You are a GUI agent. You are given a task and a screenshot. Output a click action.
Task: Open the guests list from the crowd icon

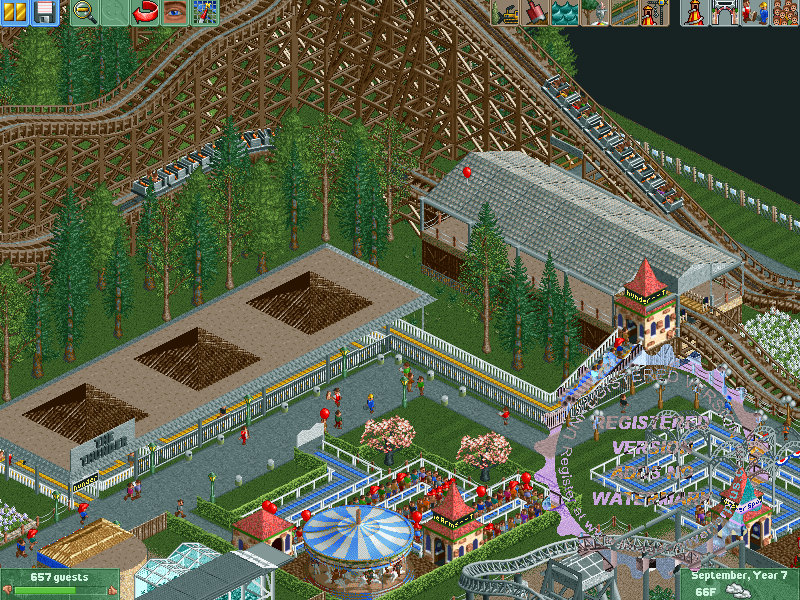pyautogui.click(x=785, y=13)
